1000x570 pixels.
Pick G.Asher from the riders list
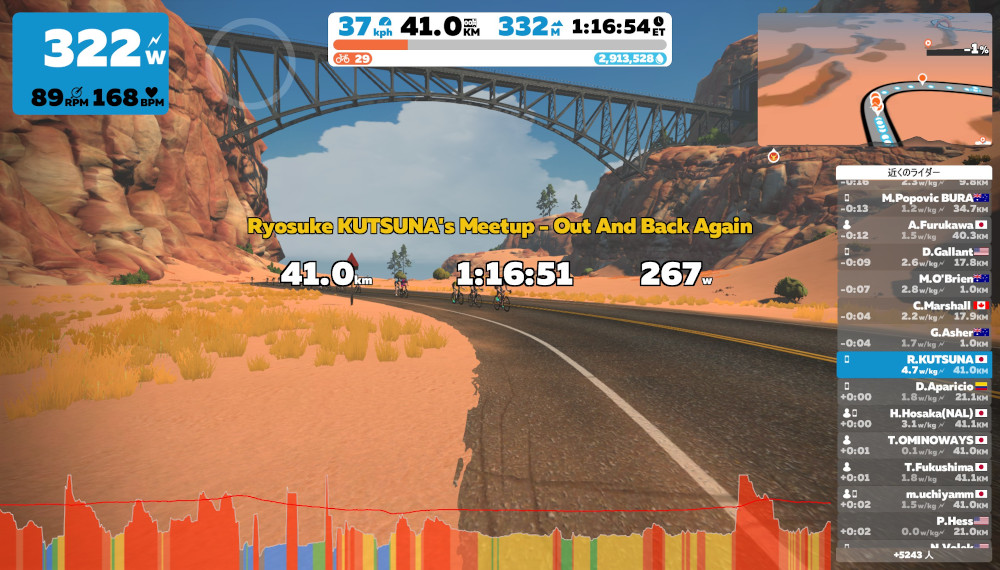pos(914,337)
